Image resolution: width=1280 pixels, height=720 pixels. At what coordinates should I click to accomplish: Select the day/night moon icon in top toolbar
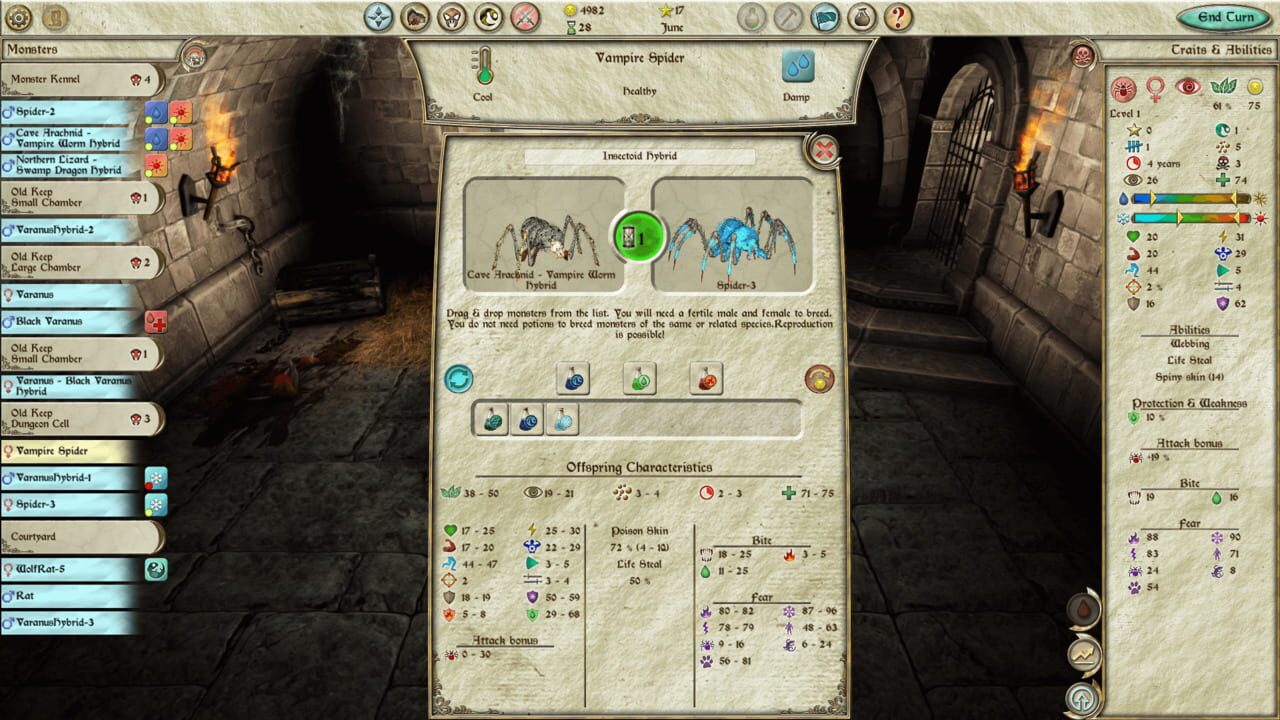coord(490,18)
